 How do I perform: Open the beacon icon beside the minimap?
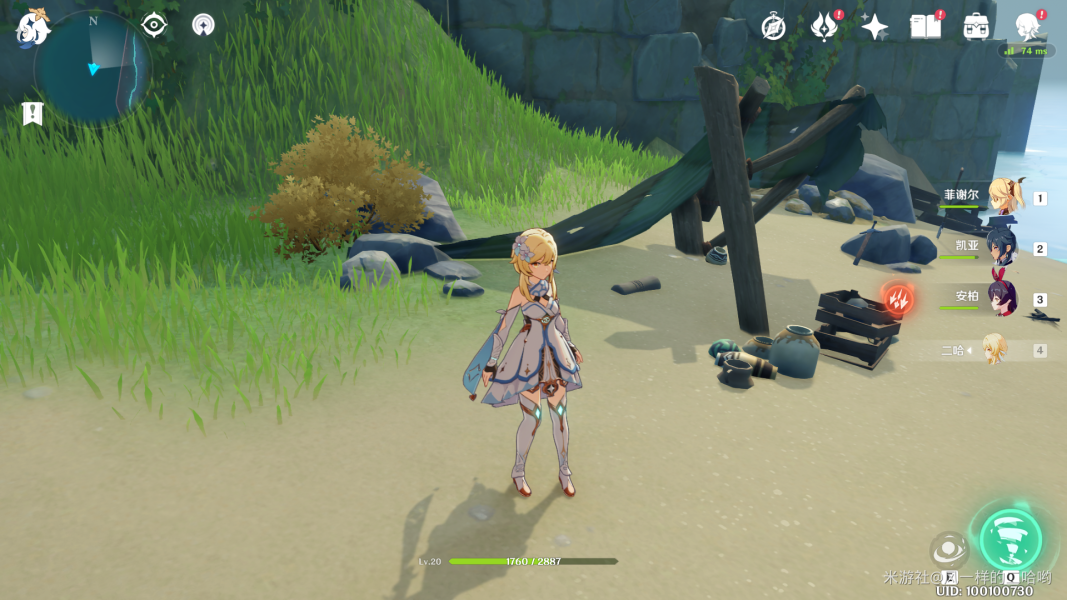click(x=203, y=25)
